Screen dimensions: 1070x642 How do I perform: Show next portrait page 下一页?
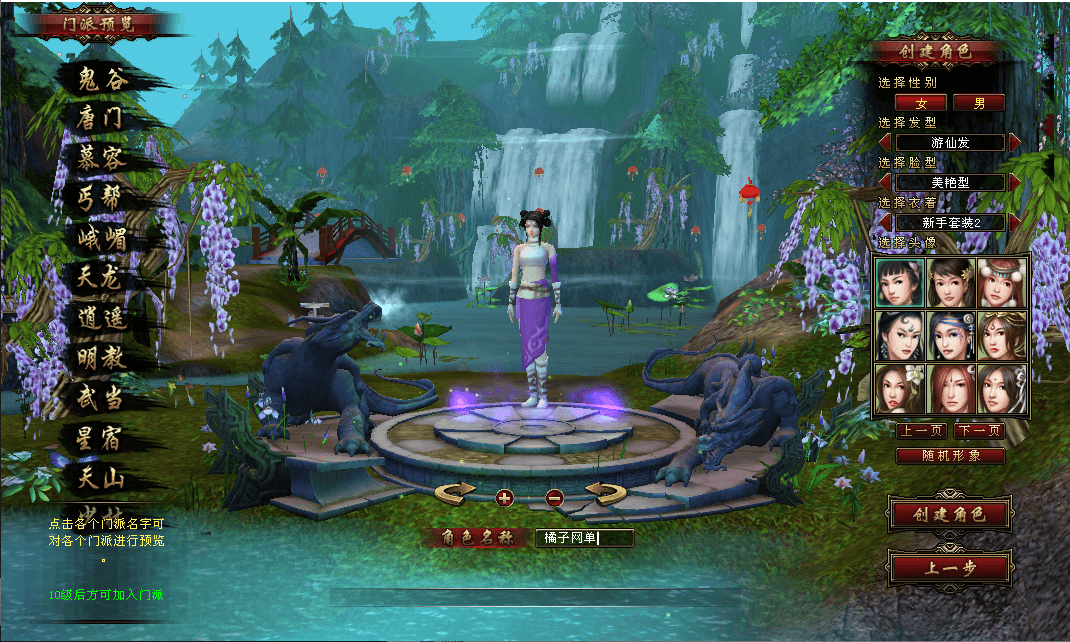pyautogui.click(x=979, y=431)
